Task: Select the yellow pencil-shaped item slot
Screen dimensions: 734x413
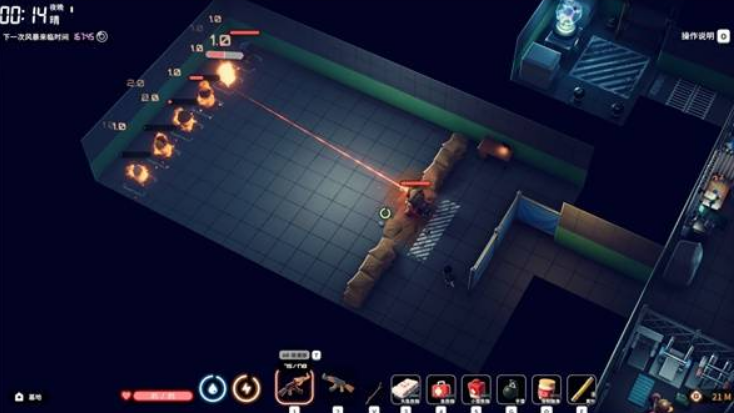Action: [581, 388]
